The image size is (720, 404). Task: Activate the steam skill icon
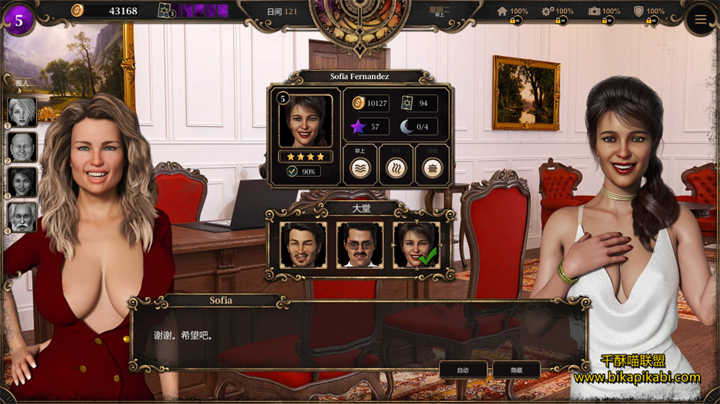coord(397,167)
